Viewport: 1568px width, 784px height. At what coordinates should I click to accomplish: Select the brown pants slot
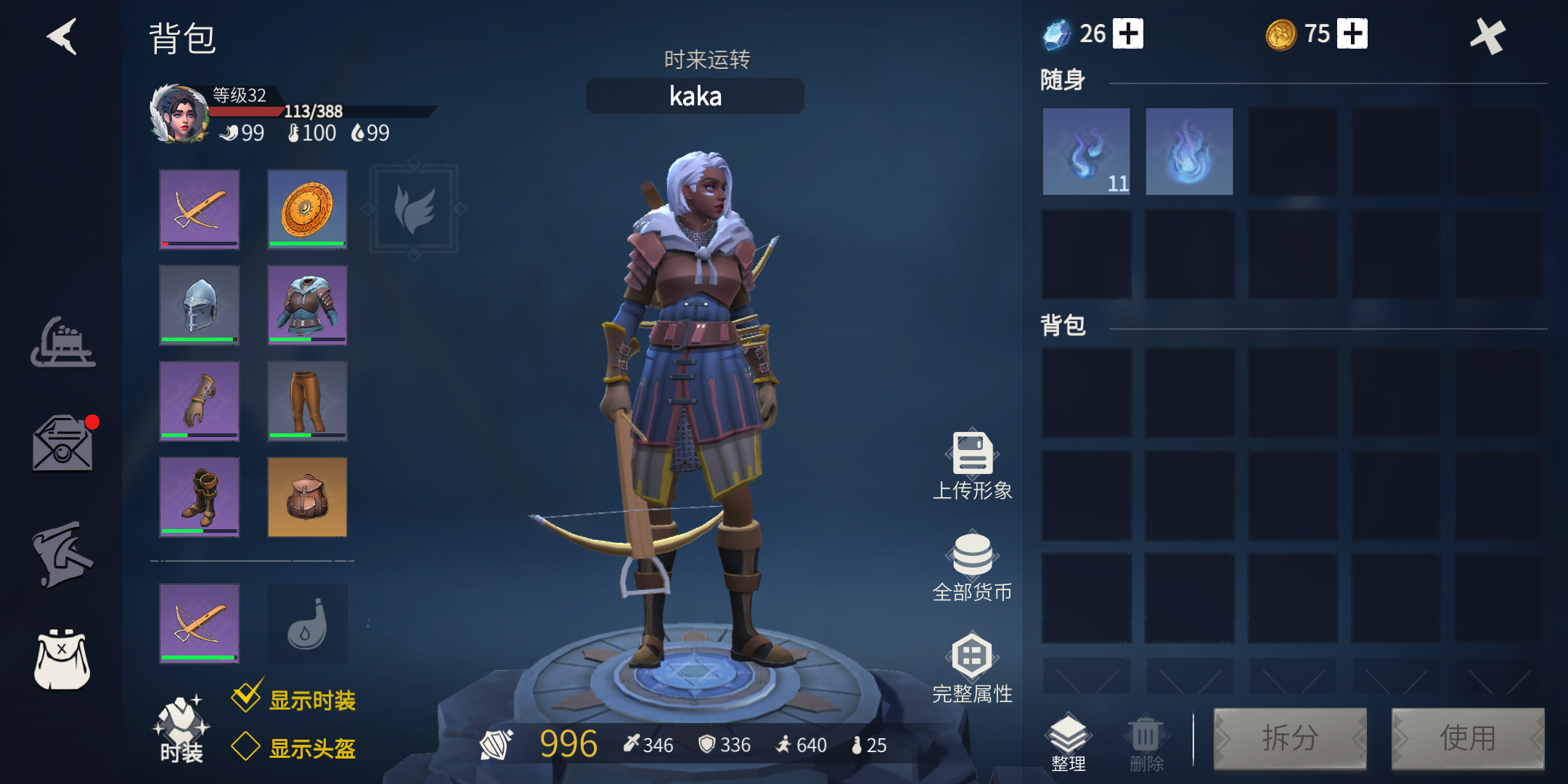pos(307,401)
